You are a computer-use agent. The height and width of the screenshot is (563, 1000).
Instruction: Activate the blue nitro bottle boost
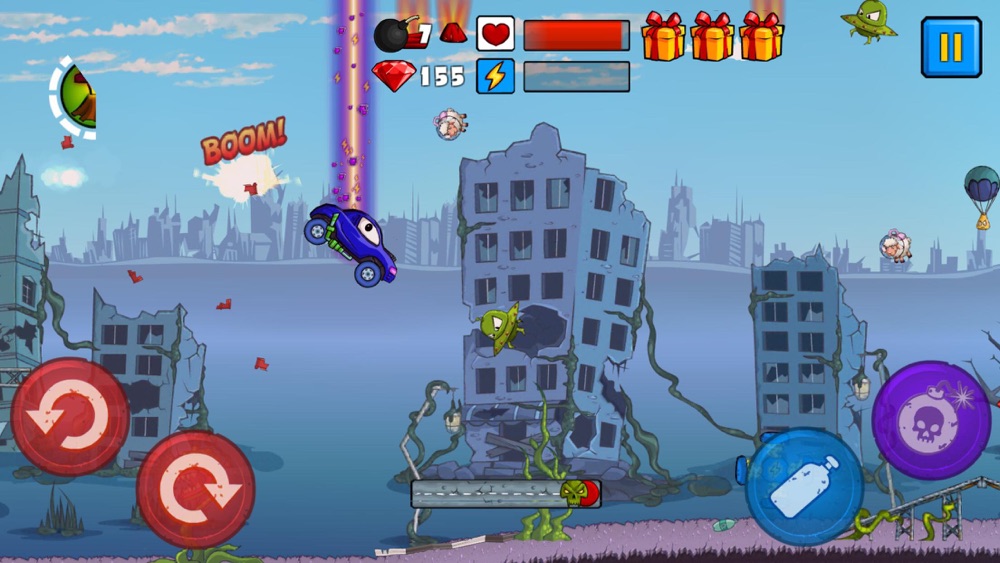[x=804, y=487]
